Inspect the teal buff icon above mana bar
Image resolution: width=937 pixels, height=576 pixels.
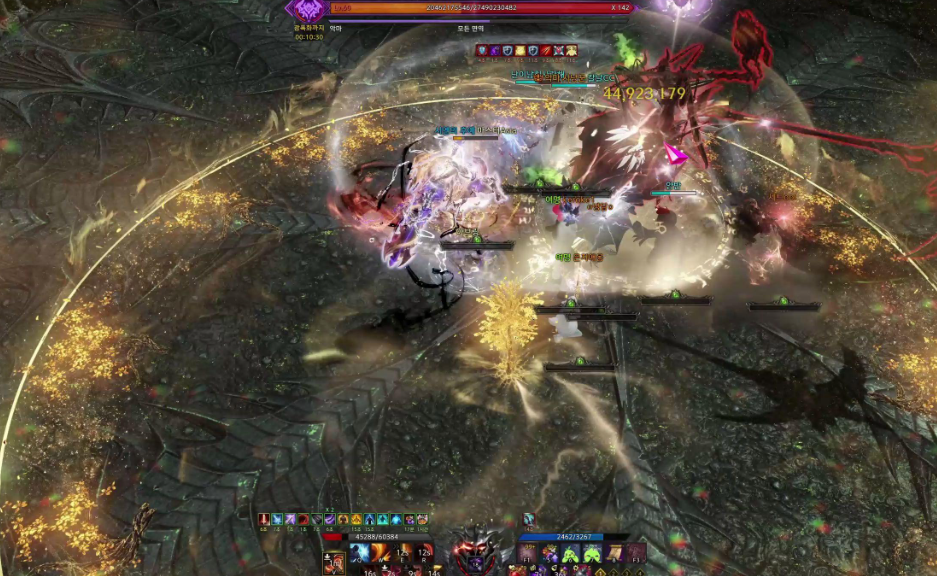coord(529,520)
